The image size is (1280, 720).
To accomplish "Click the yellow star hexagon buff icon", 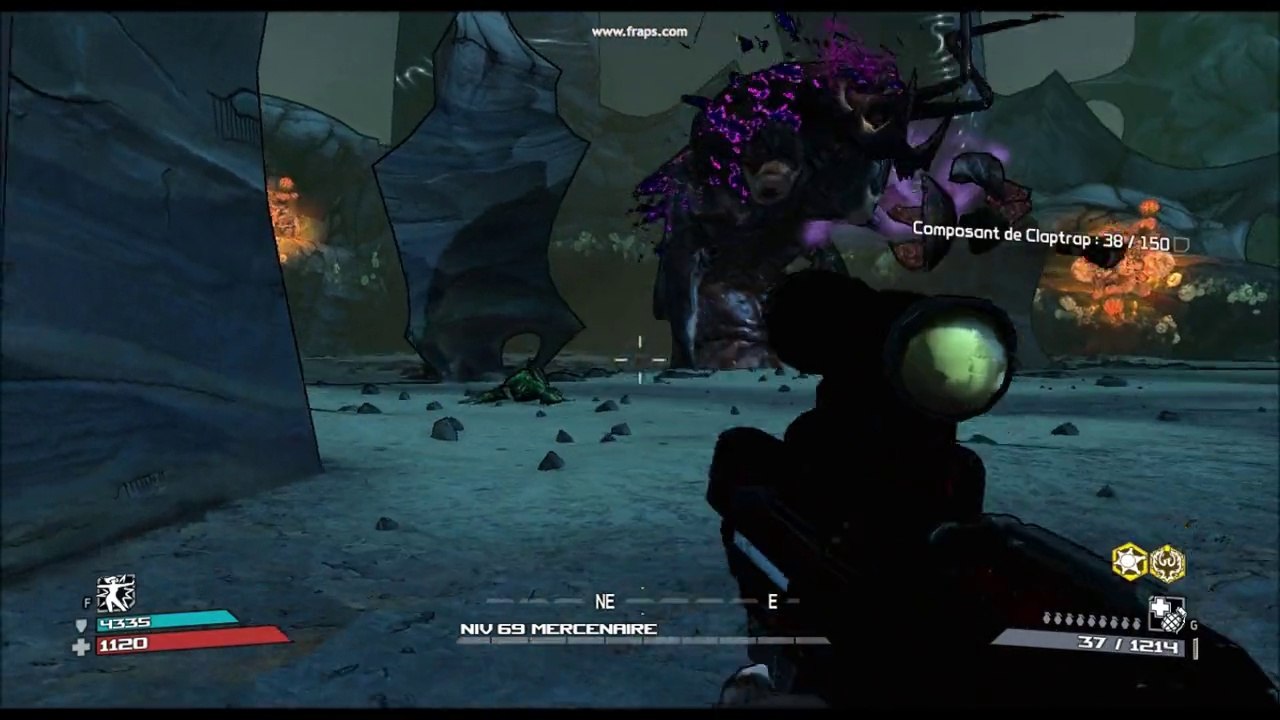I will [1130, 562].
